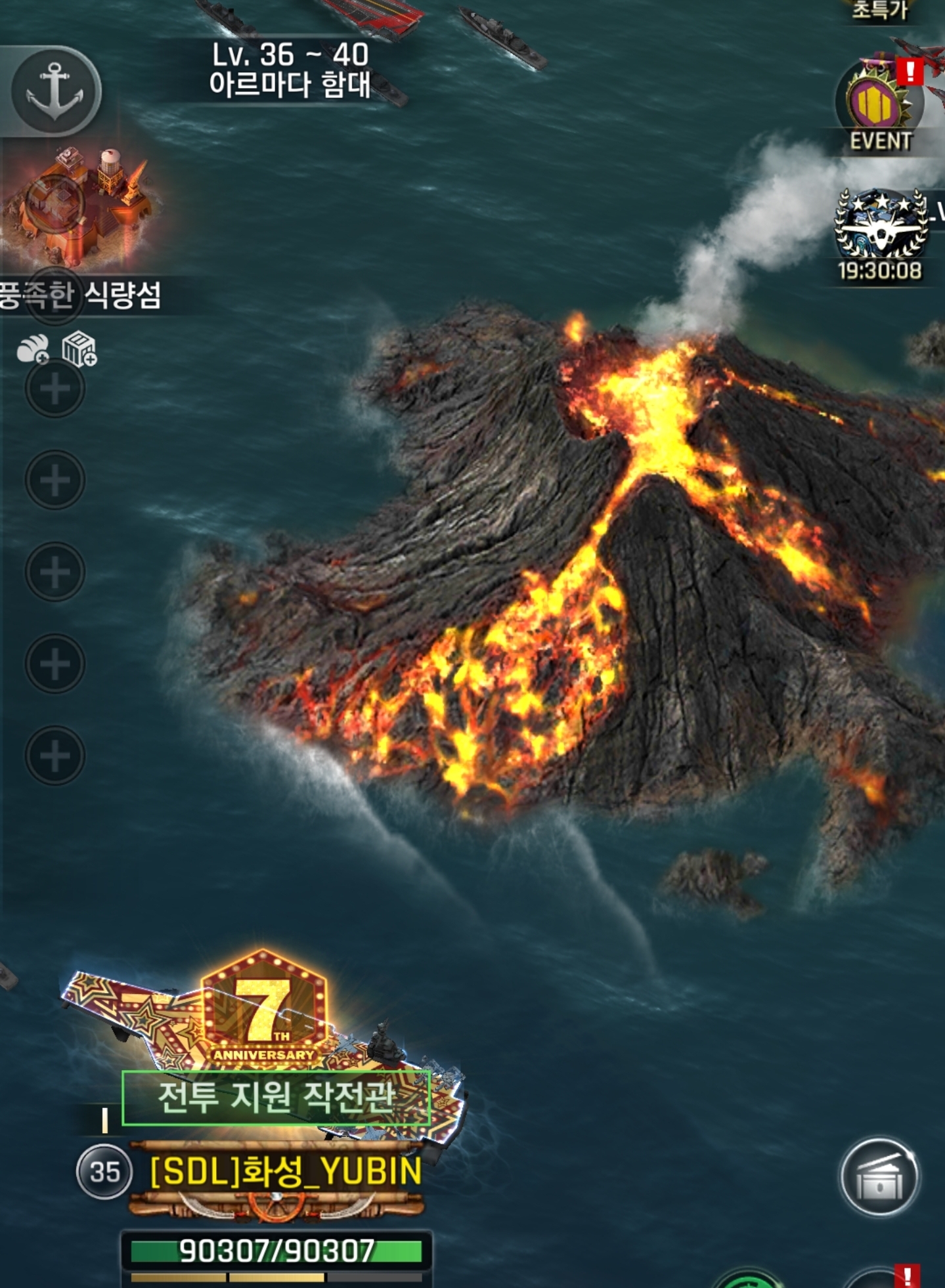Tap the anchor button
The height and width of the screenshot is (1288, 945).
pos(56,91)
